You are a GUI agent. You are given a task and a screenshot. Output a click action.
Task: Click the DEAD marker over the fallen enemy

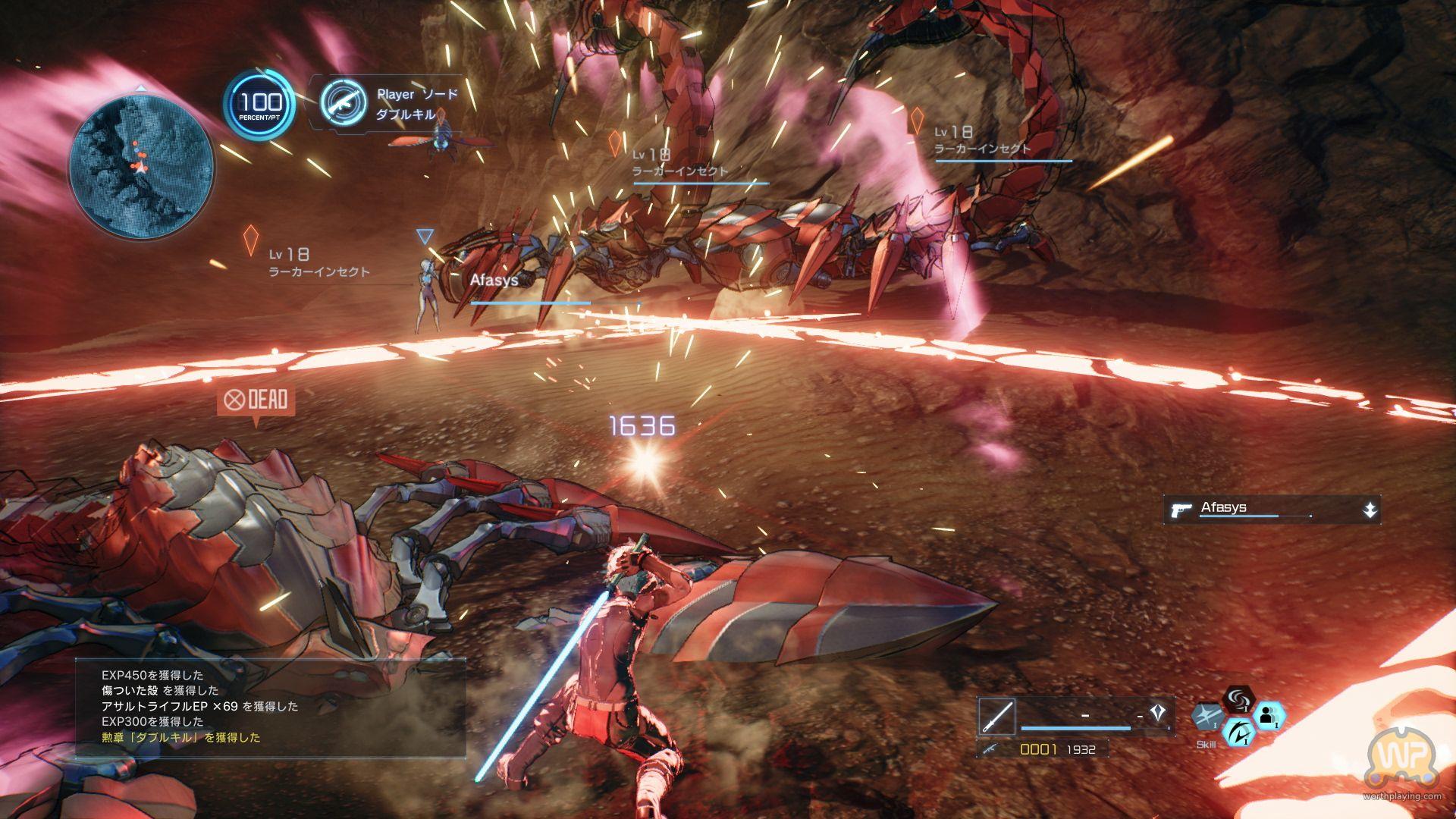tap(256, 400)
